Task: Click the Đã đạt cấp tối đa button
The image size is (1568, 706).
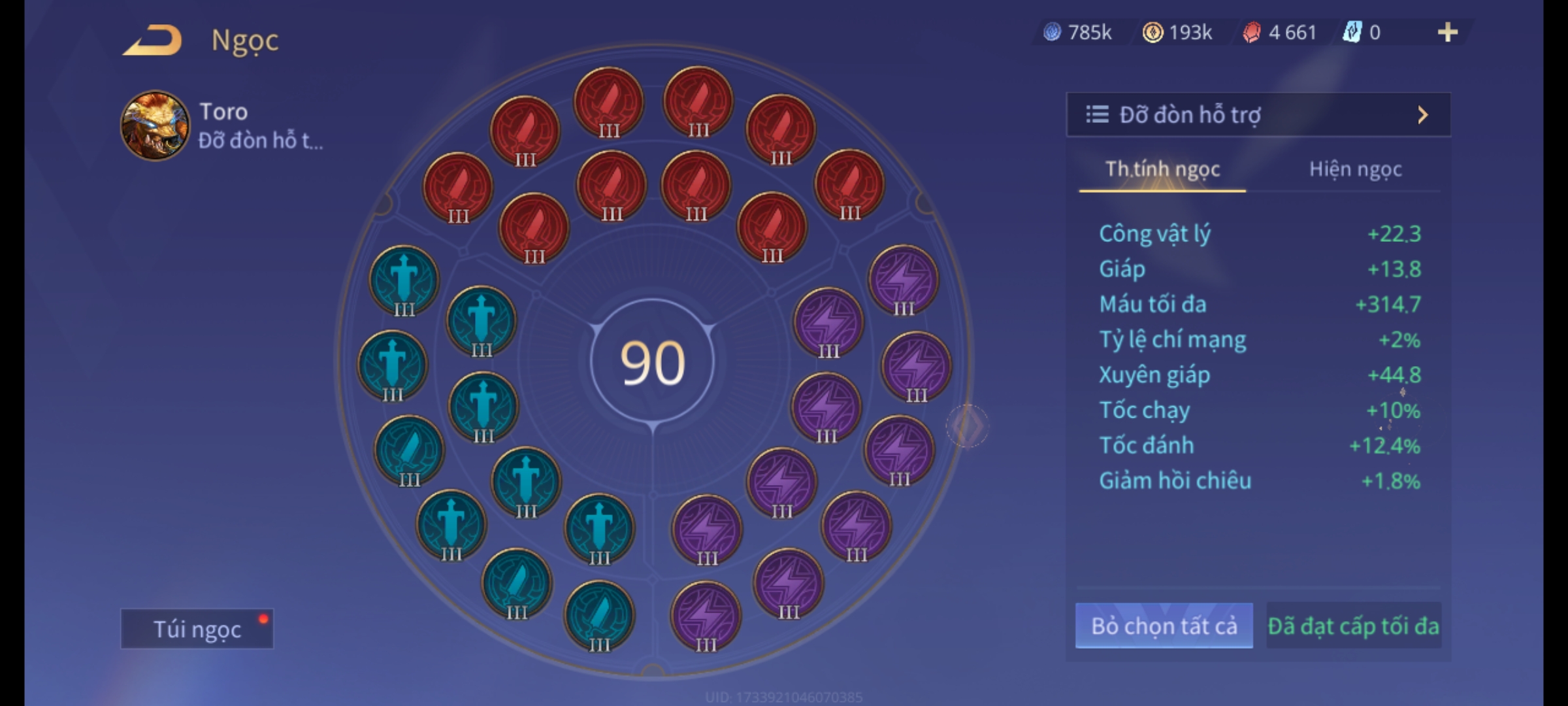Action: [1353, 626]
